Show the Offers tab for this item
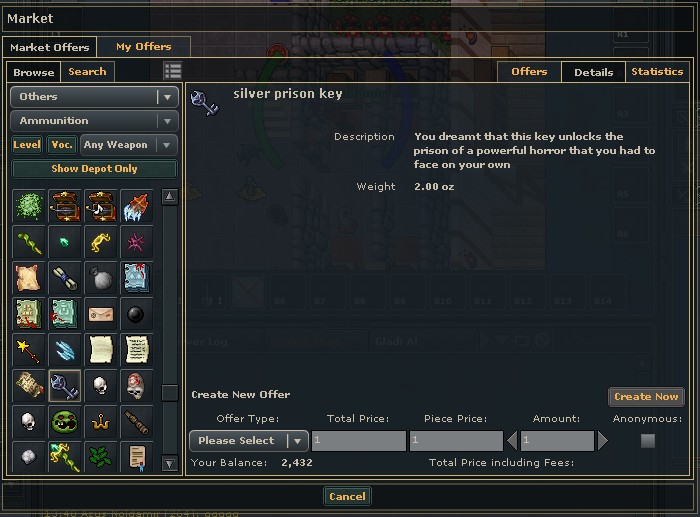The image size is (700, 517). [x=529, y=72]
